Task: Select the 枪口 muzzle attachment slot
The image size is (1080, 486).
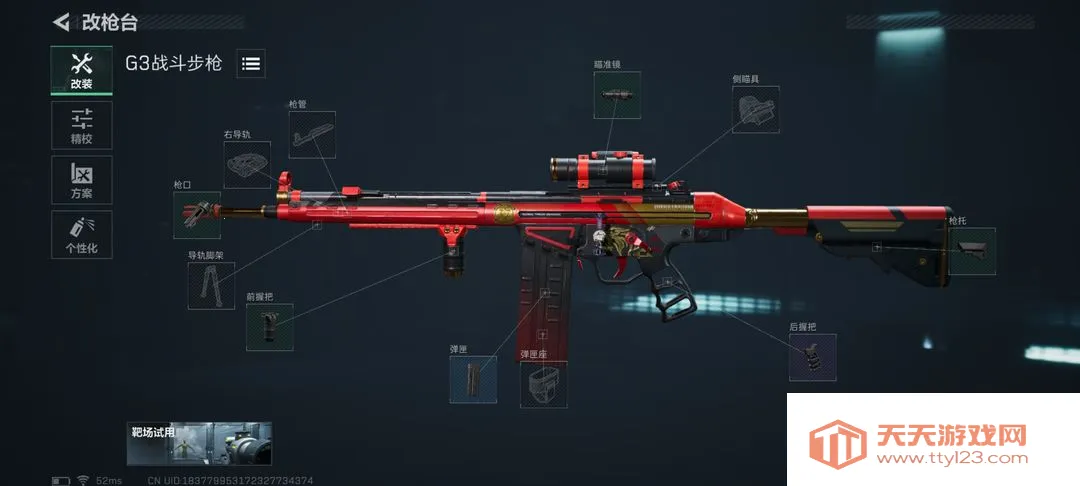Action: click(x=196, y=215)
